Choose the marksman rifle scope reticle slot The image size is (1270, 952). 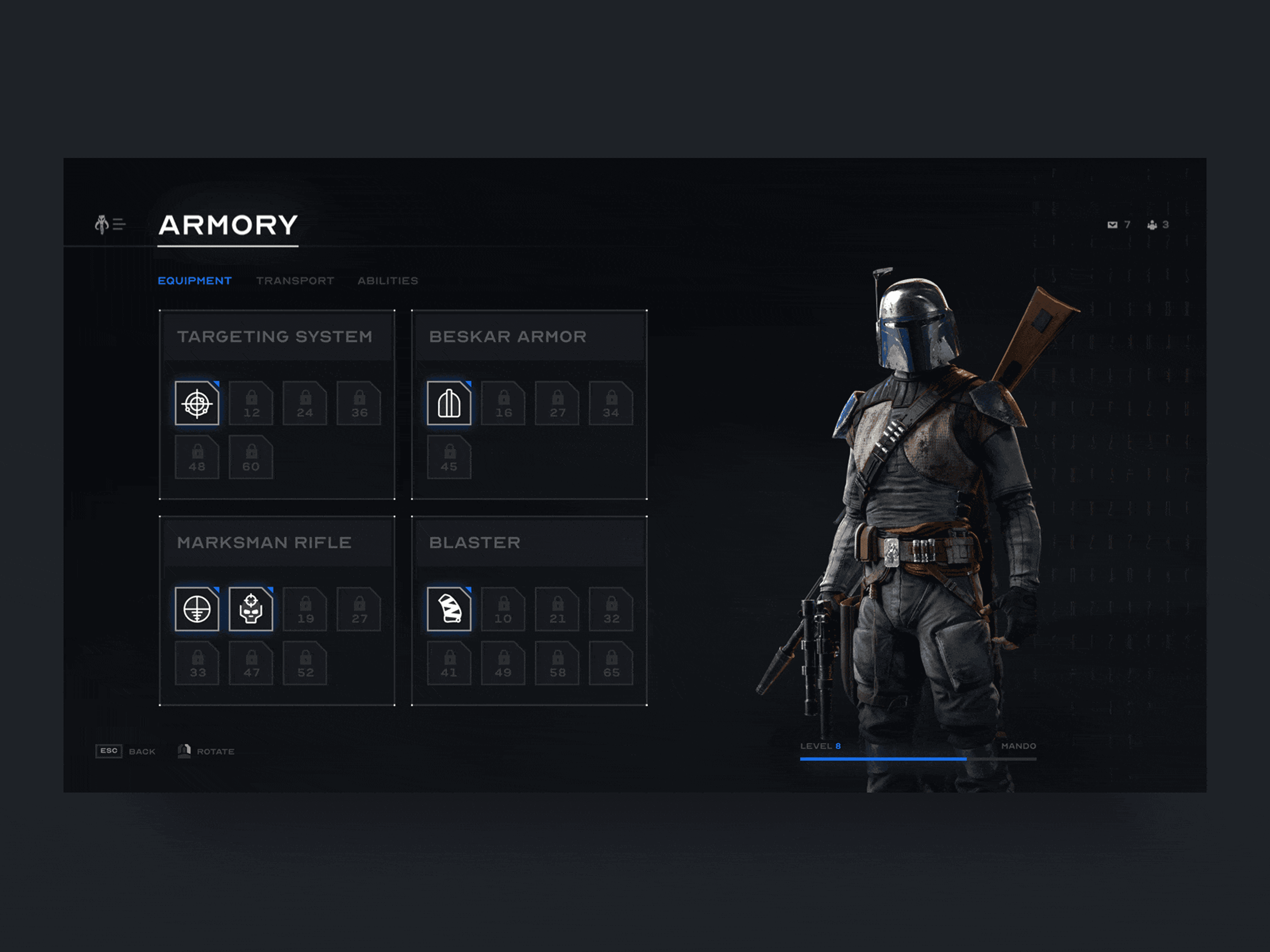coord(197,609)
